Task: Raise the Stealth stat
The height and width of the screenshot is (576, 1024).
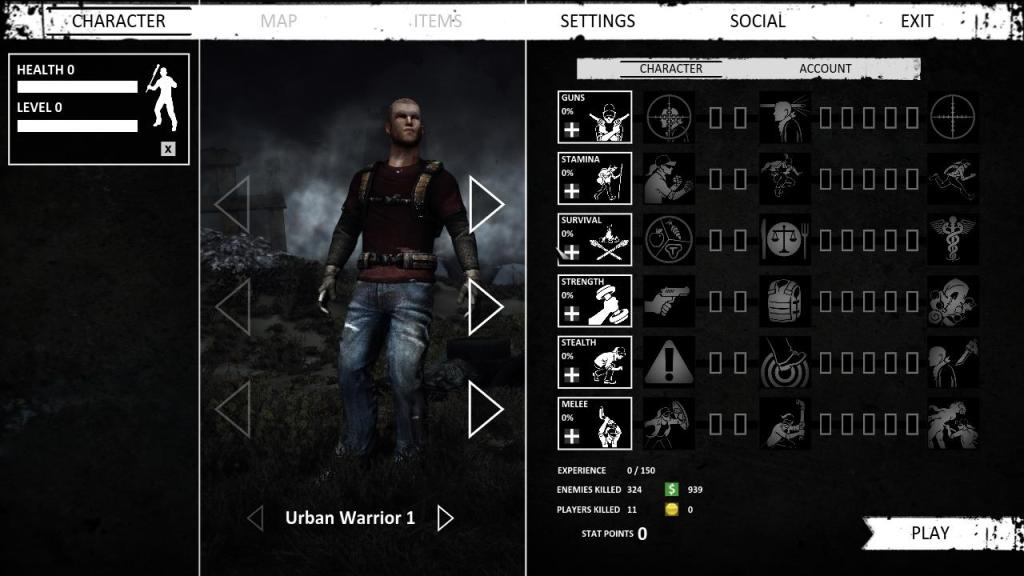Action: 571,375
